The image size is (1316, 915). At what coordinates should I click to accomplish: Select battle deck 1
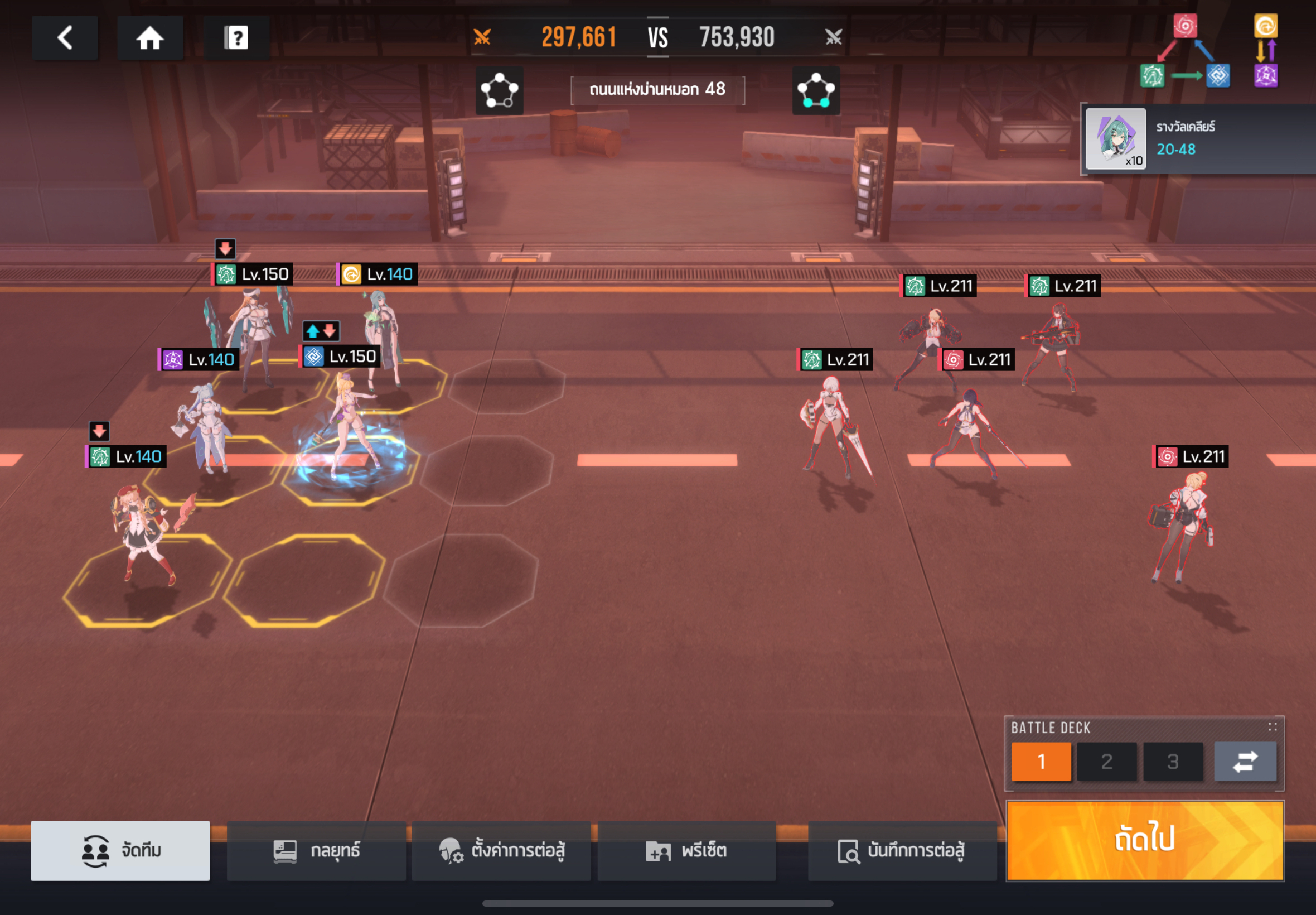pos(1041,762)
